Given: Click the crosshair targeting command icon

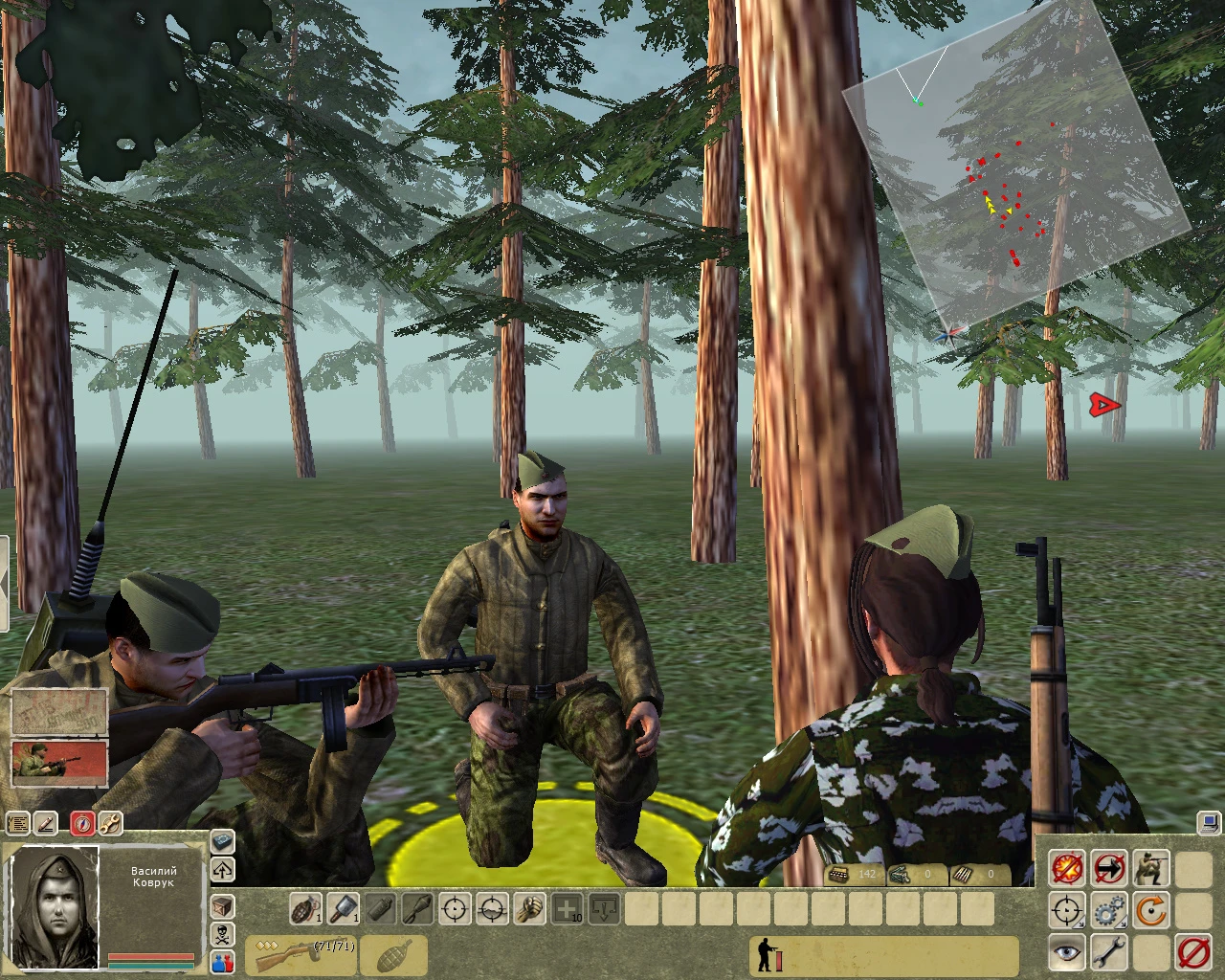Looking at the screenshot, I should (1064, 909).
